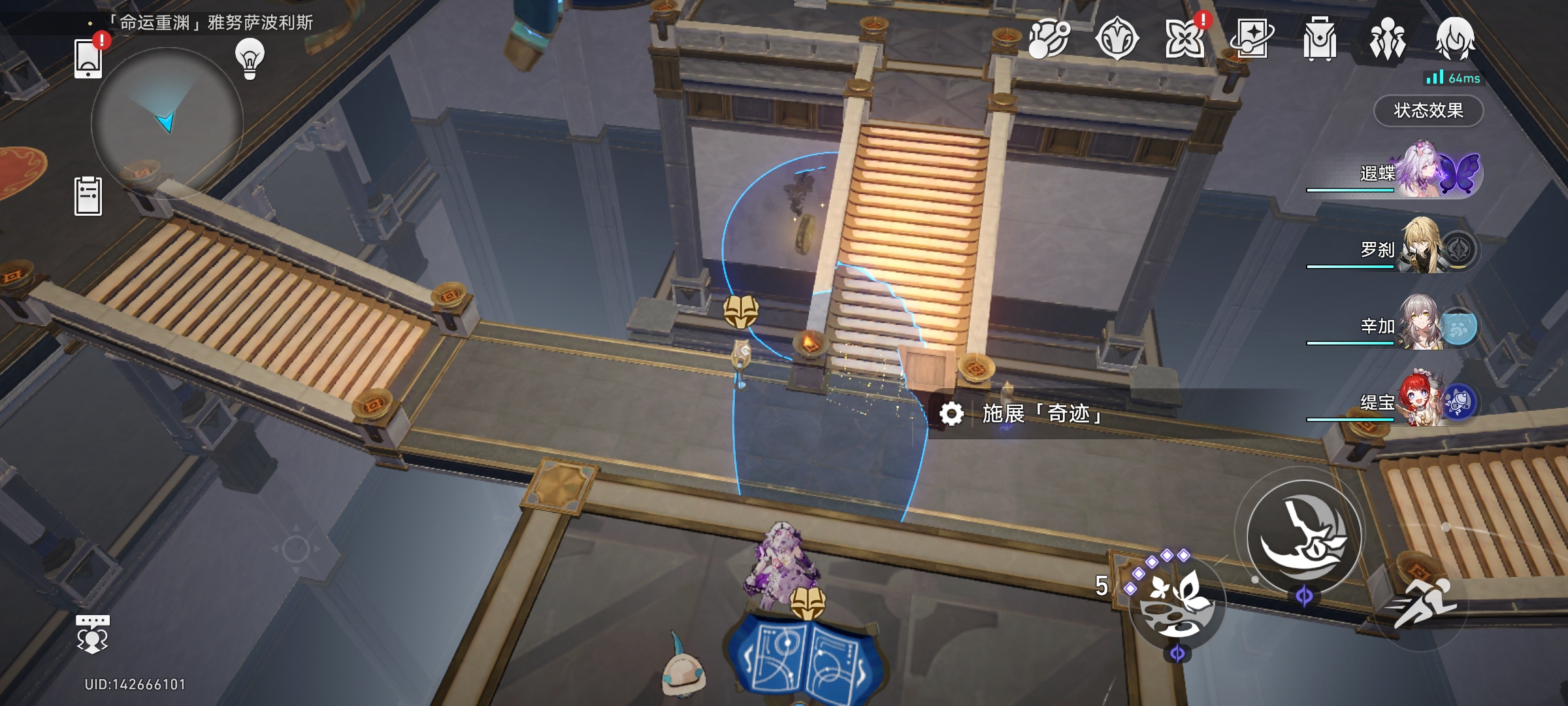Click the circular minimap
Image resolution: width=1568 pixels, height=706 pixels.
pyautogui.click(x=167, y=122)
